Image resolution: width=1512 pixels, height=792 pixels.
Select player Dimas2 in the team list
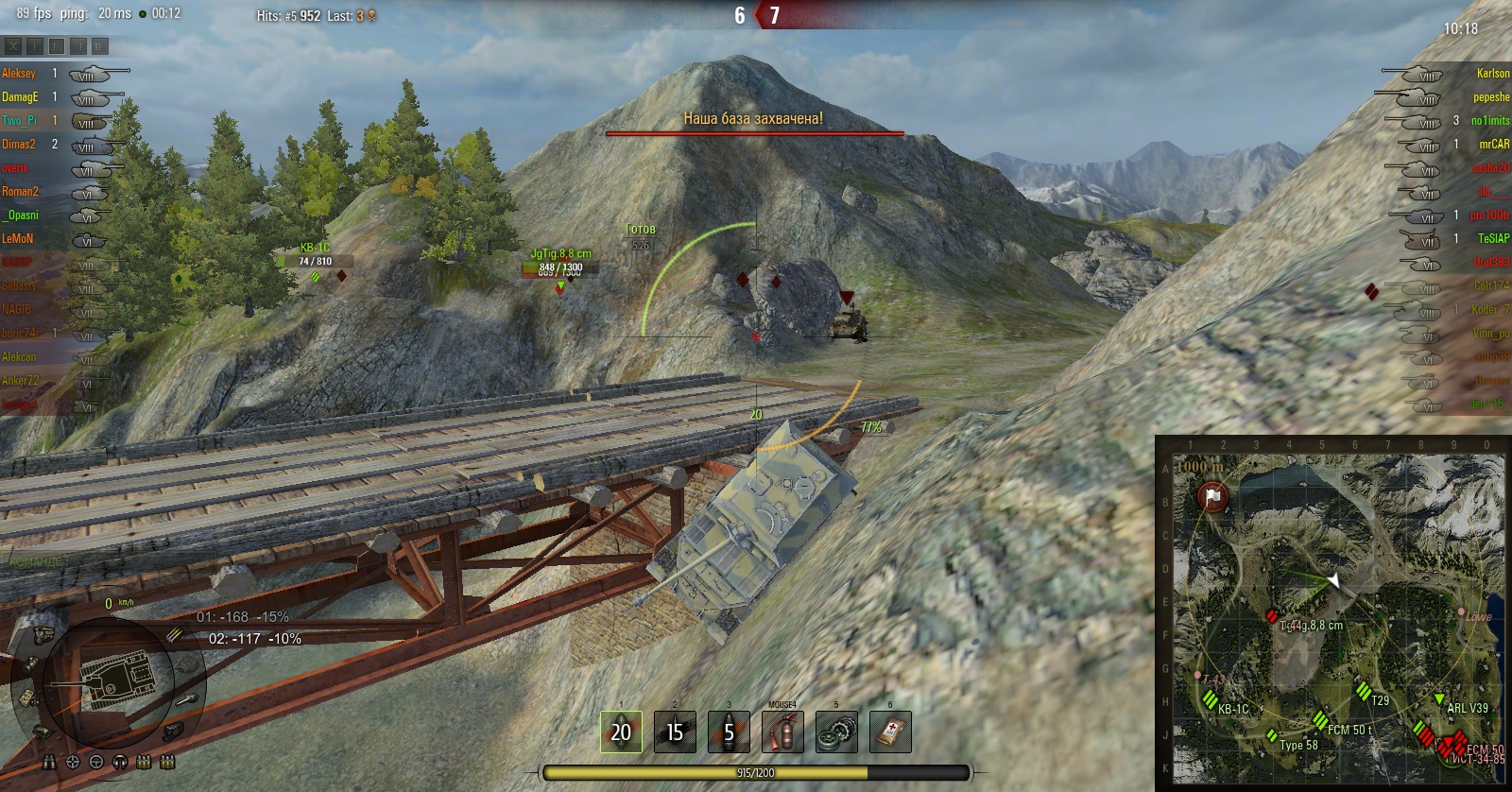(x=19, y=144)
